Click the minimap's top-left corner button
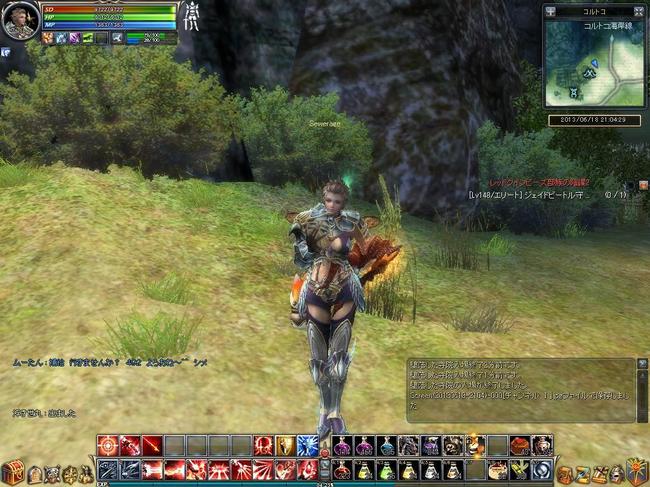The width and height of the screenshot is (650, 487). click(x=551, y=12)
